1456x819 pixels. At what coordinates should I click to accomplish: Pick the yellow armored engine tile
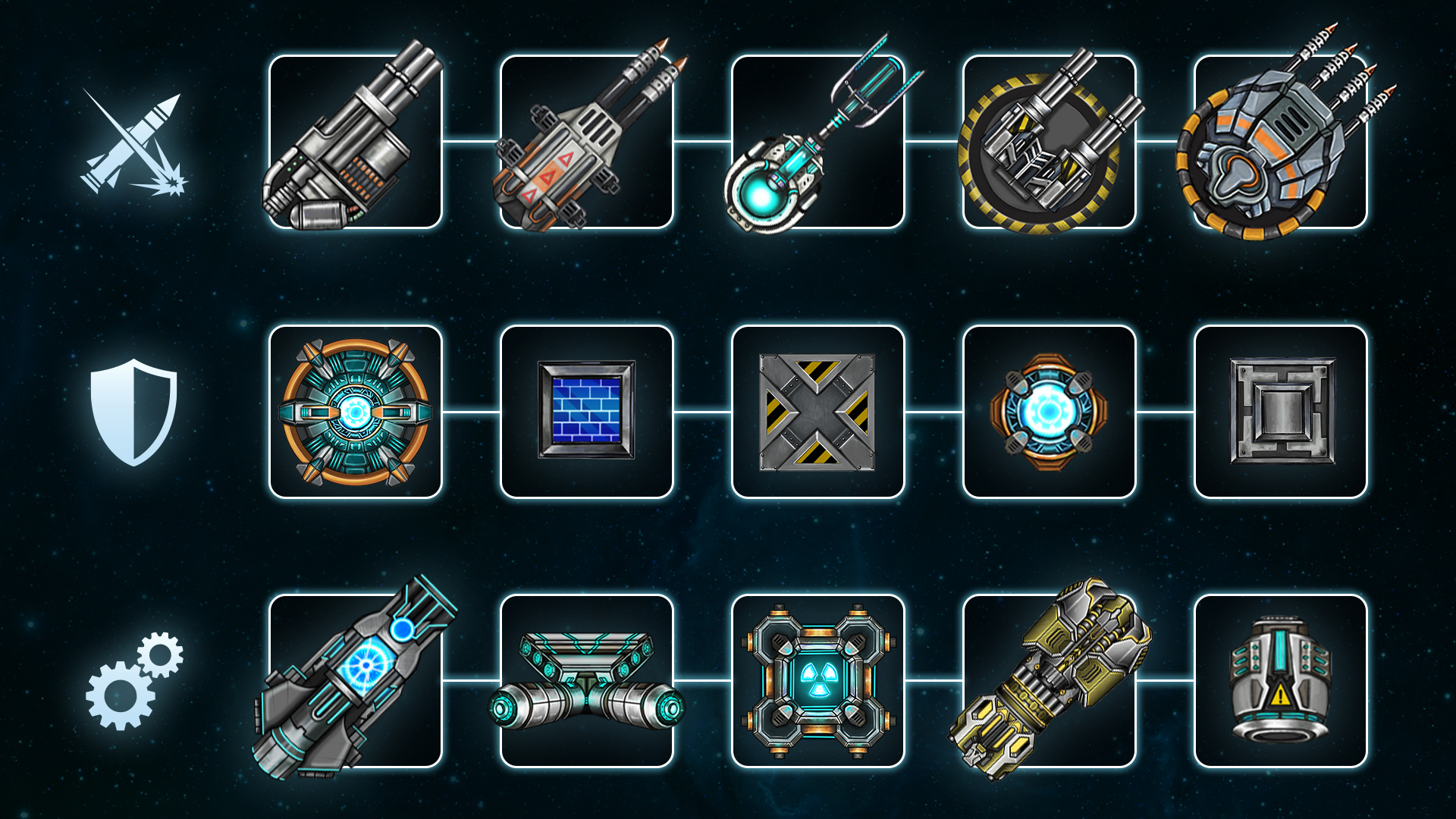[1049, 681]
